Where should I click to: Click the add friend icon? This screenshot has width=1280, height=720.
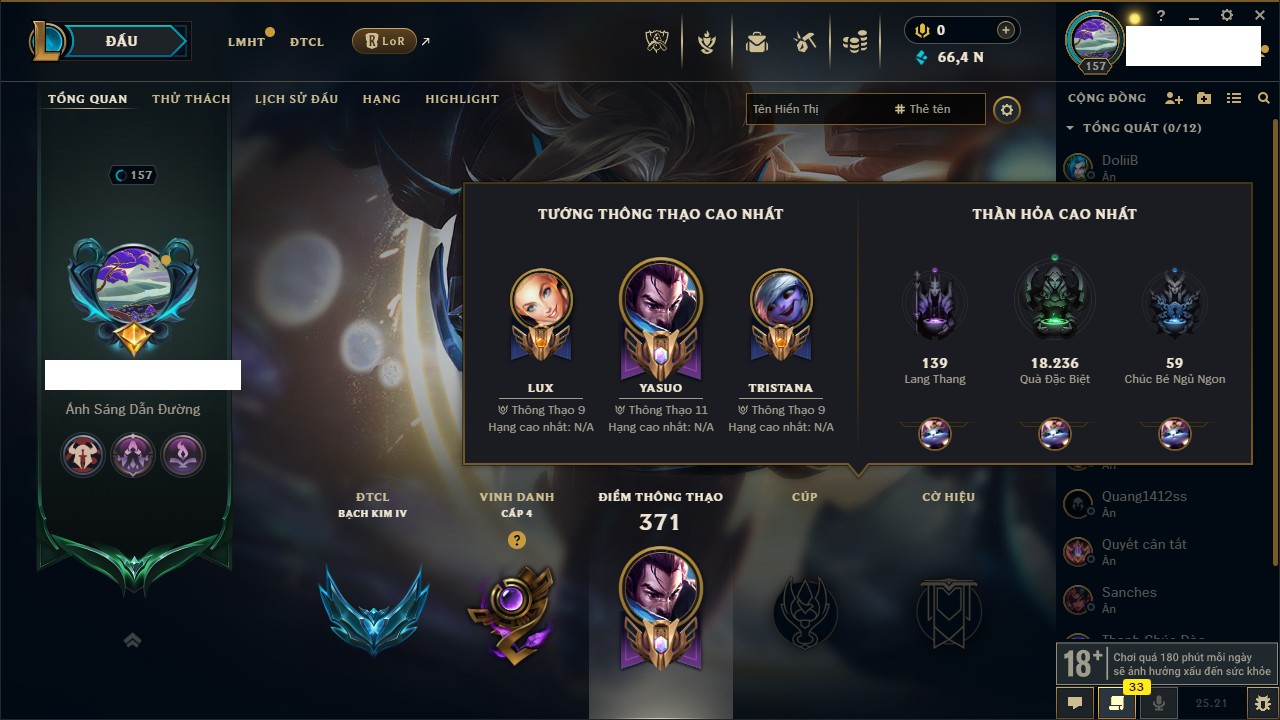[x=1174, y=98]
